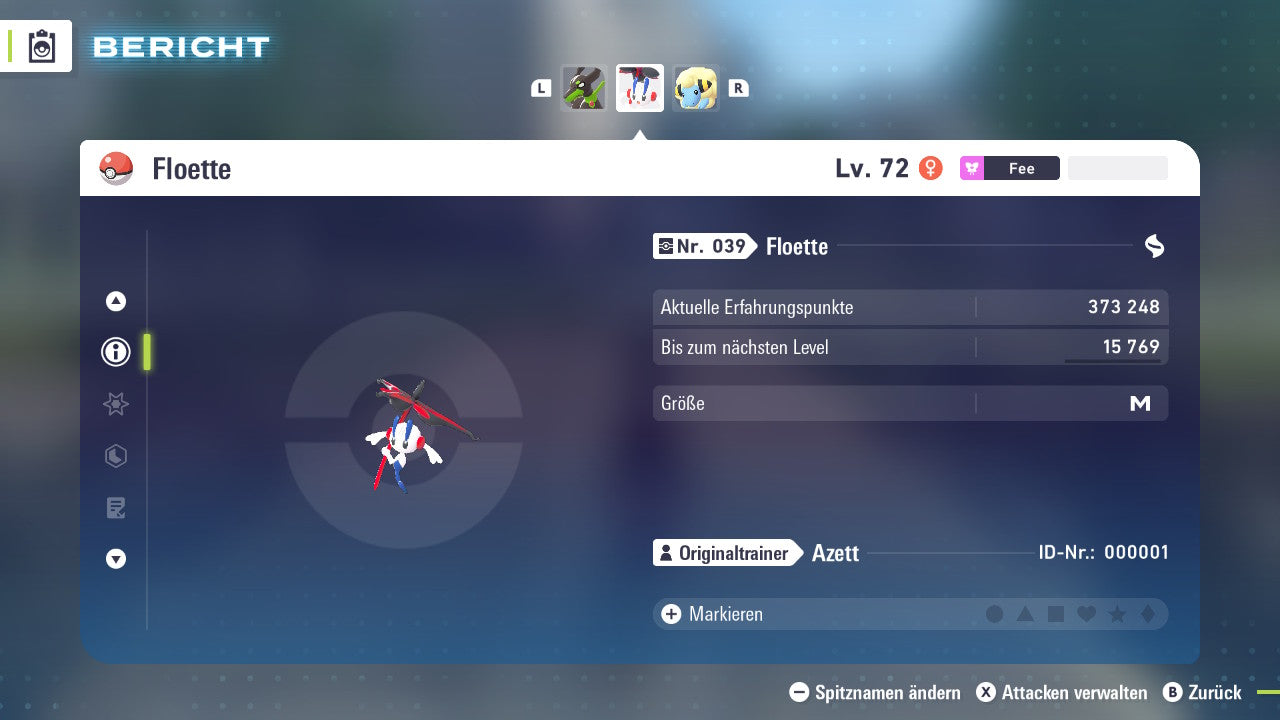Enable the heart marking for this Pokémon
The width and height of the screenshot is (1280, 720).
(x=1088, y=614)
